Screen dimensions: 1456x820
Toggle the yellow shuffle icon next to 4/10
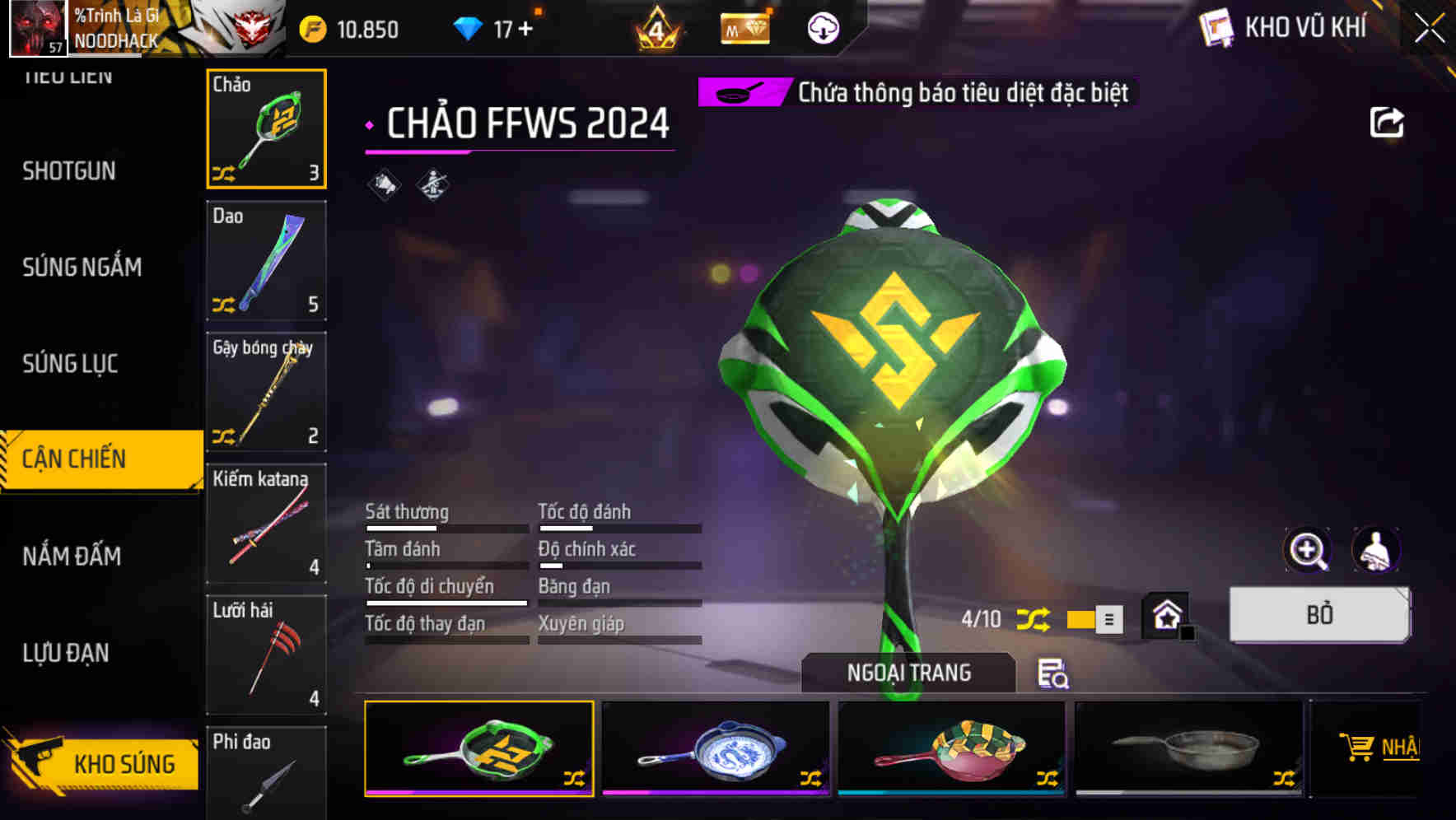(x=1032, y=618)
